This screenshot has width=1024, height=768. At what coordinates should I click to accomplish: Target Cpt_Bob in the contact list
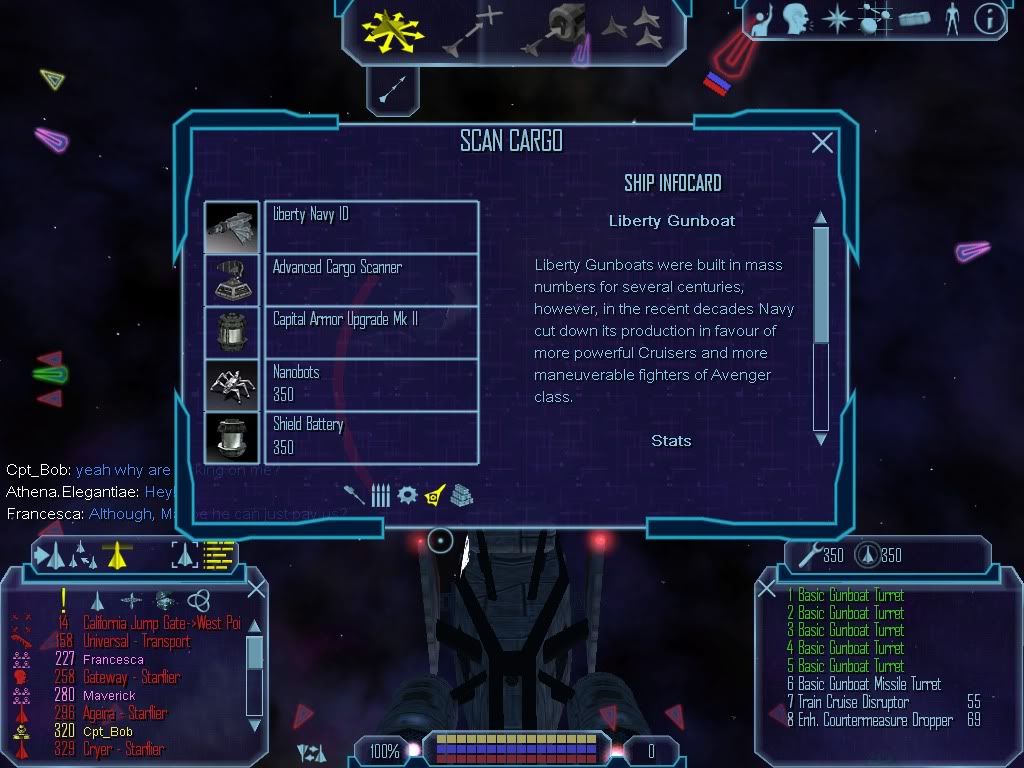pyautogui.click(x=108, y=732)
